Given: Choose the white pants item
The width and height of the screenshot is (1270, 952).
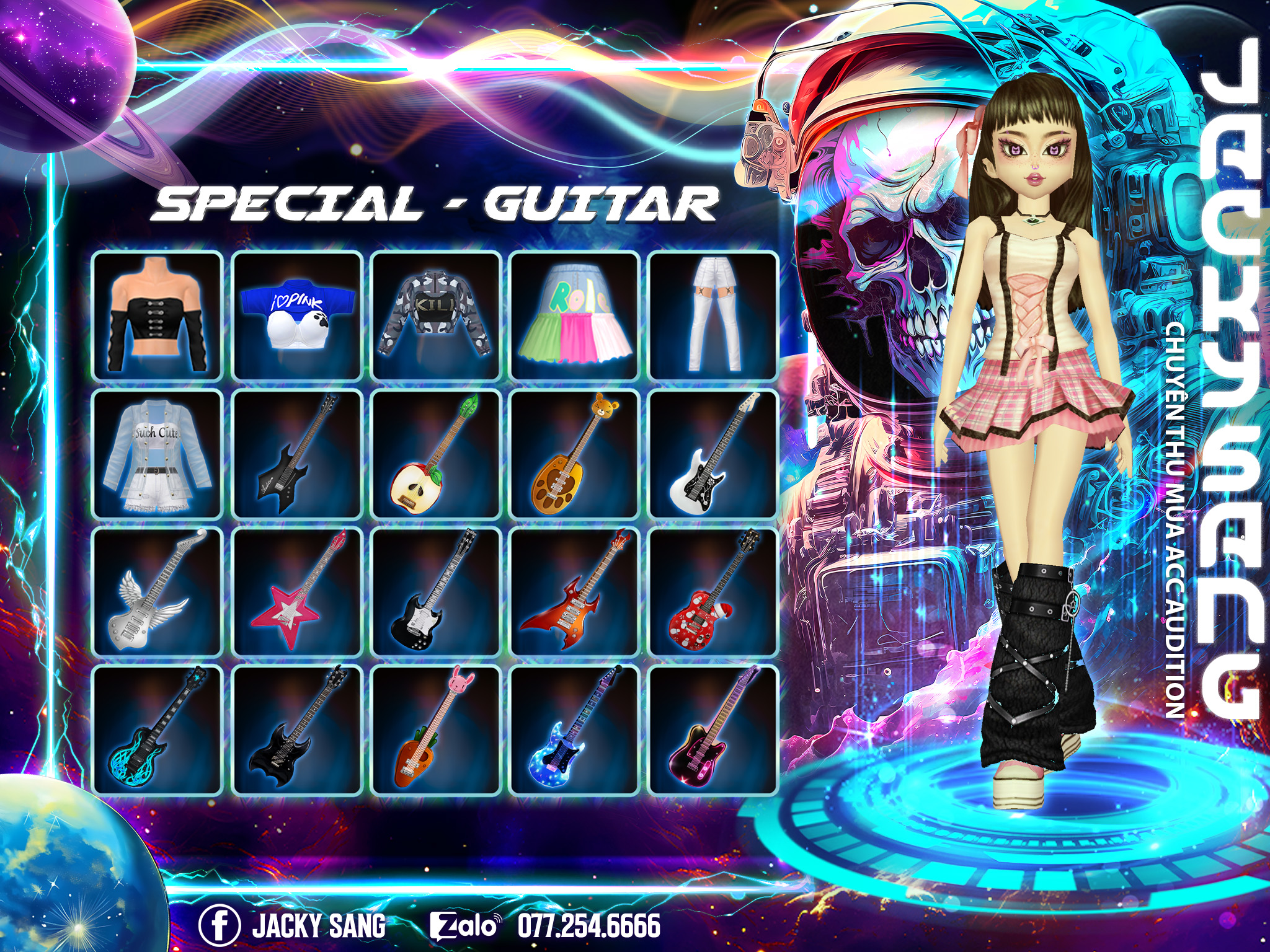Looking at the screenshot, I should (x=714, y=315).
